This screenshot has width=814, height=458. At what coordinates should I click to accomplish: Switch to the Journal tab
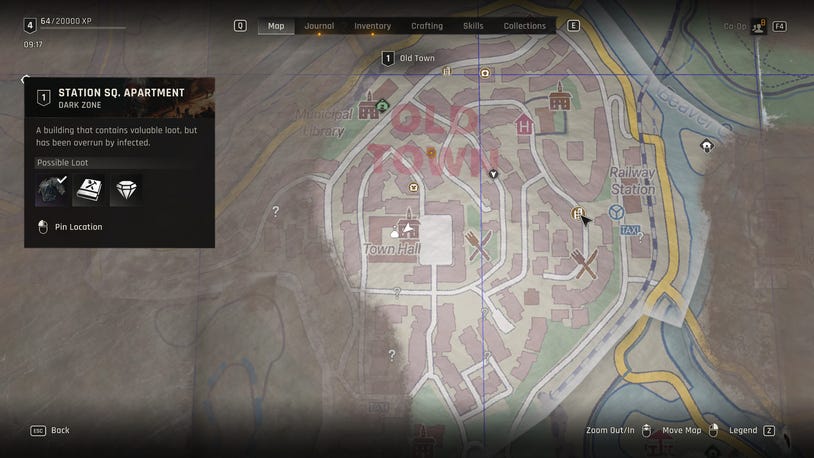tap(319, 26)
